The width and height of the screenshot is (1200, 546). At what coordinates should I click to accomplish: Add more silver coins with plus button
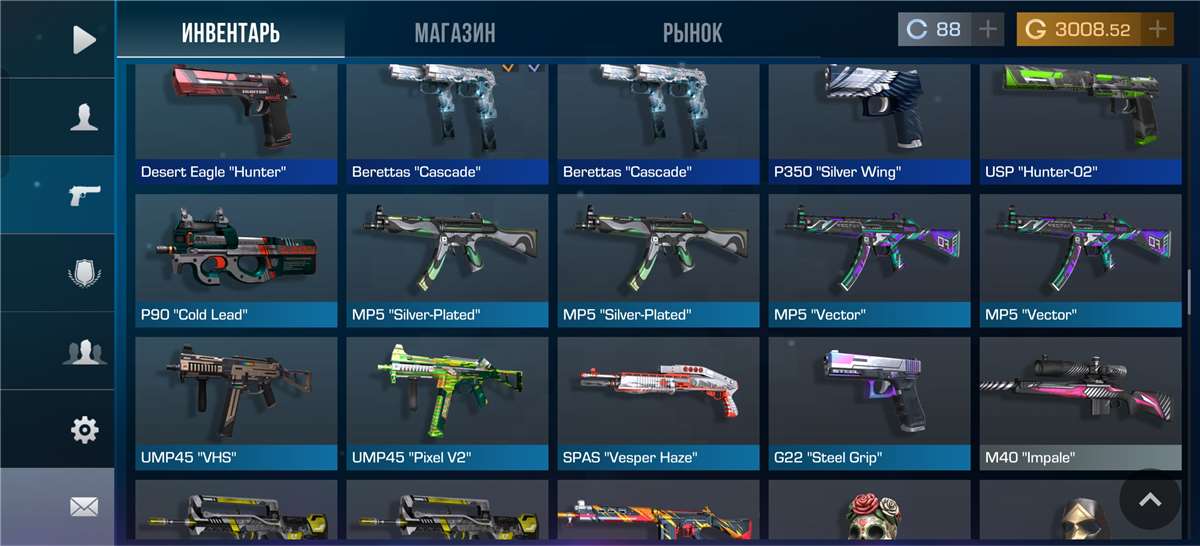[x=988, y=30]
